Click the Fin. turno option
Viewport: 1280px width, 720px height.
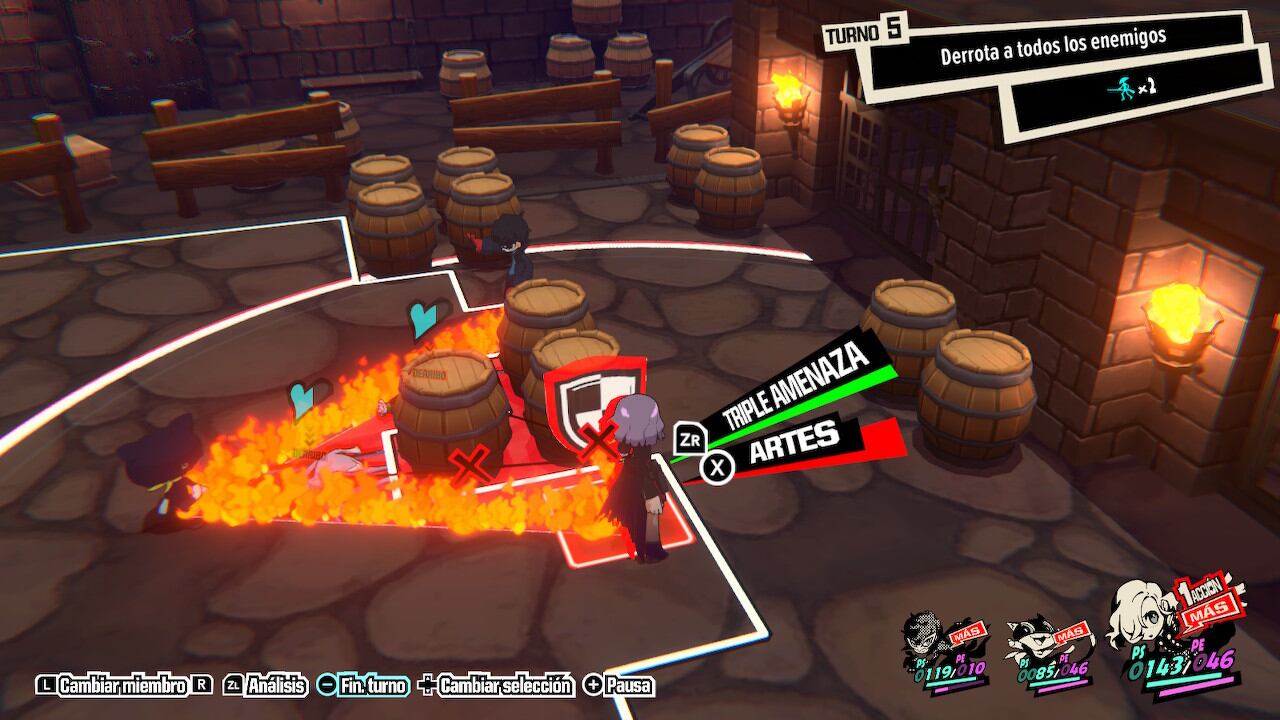363,685
